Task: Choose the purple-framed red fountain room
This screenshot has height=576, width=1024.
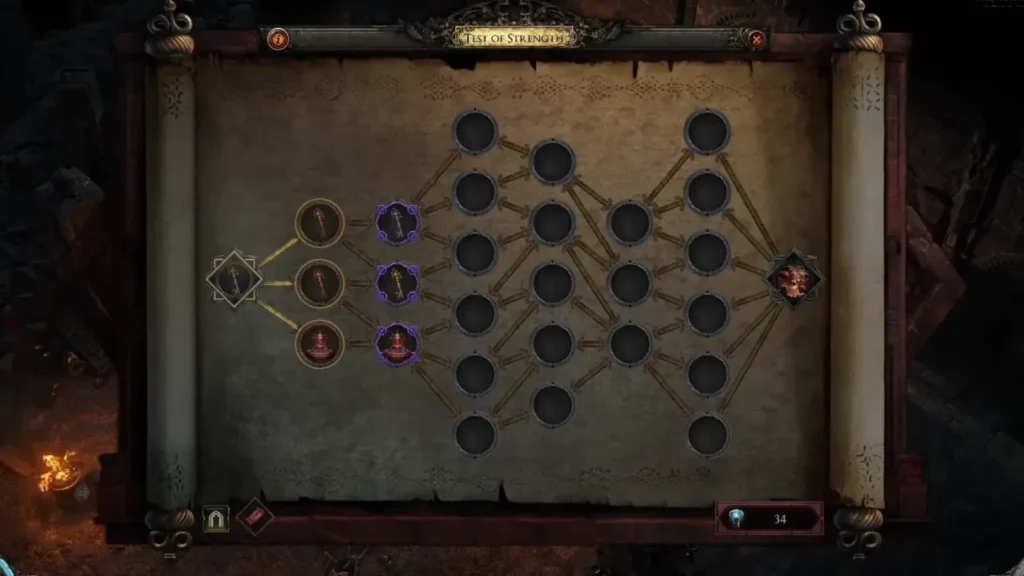Action: tap(397, 343)
